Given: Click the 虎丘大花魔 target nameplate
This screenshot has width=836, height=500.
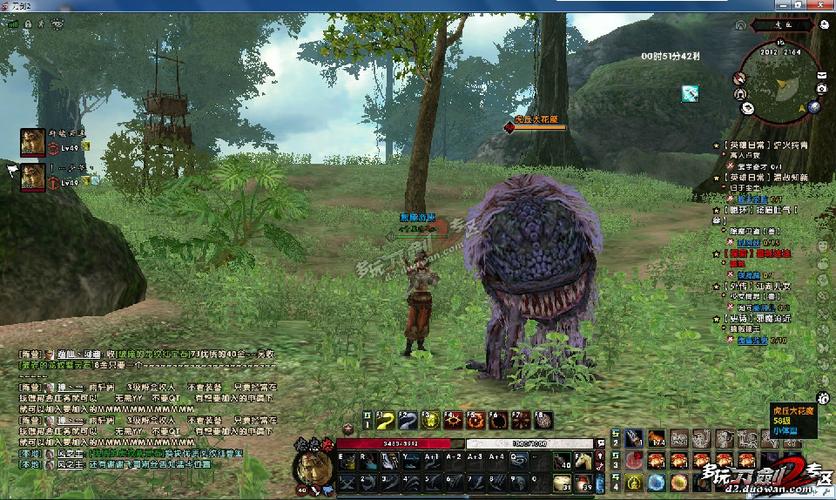Looking at the screenshot, I should 536,120.
